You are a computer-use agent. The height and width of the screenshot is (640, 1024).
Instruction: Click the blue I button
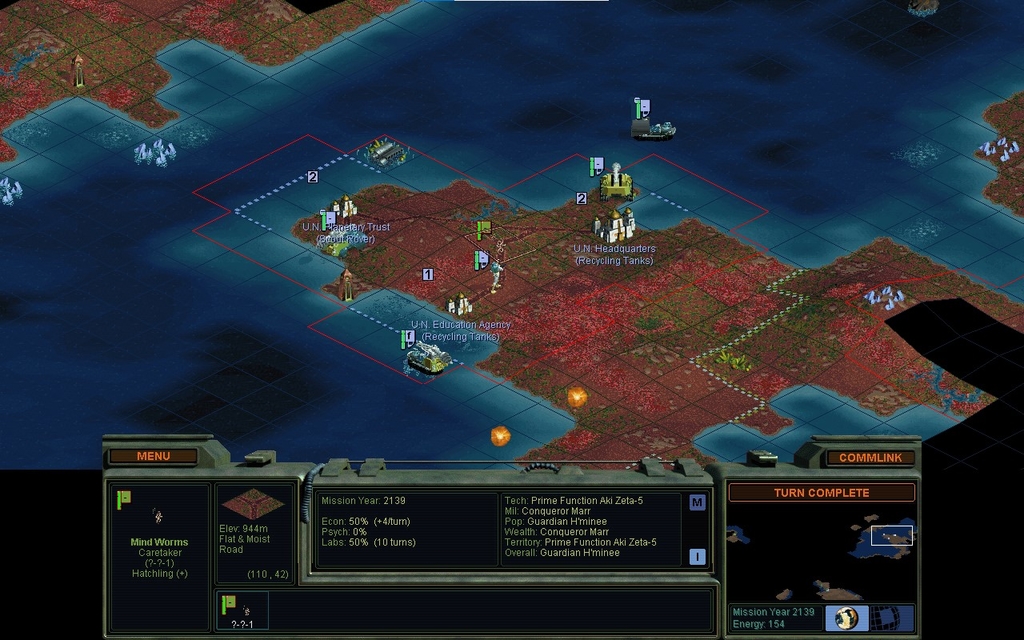tap(697, 557)
